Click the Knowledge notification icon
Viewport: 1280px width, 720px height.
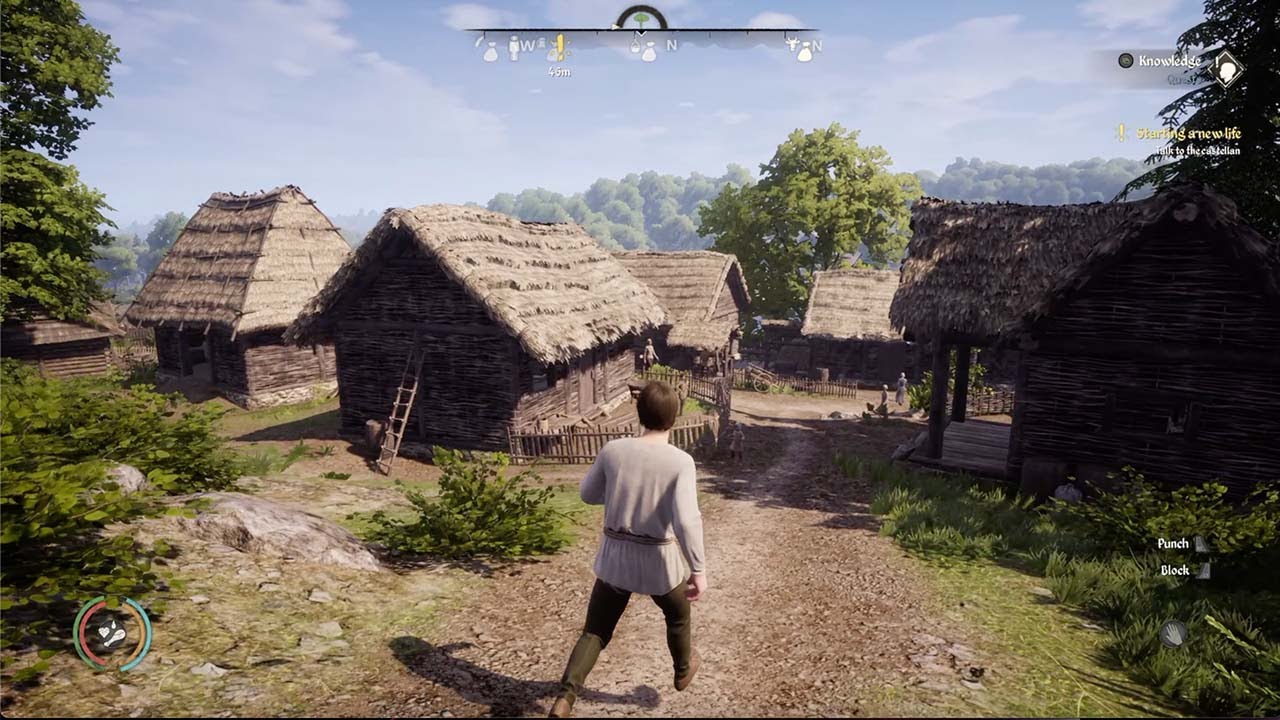(1126, 60)
